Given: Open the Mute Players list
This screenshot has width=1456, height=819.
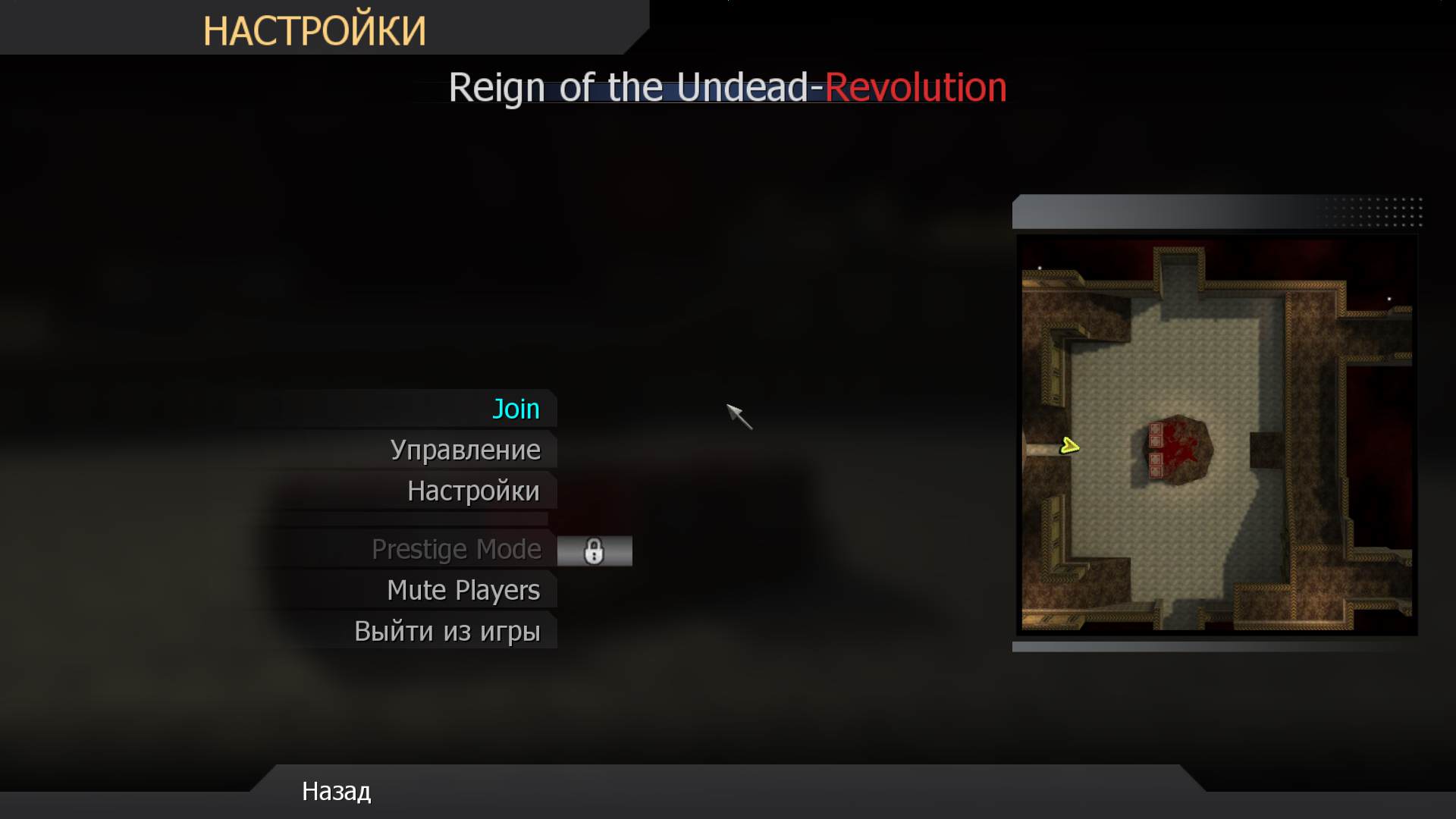Looking at the screenshot, I should coord(463,590).
